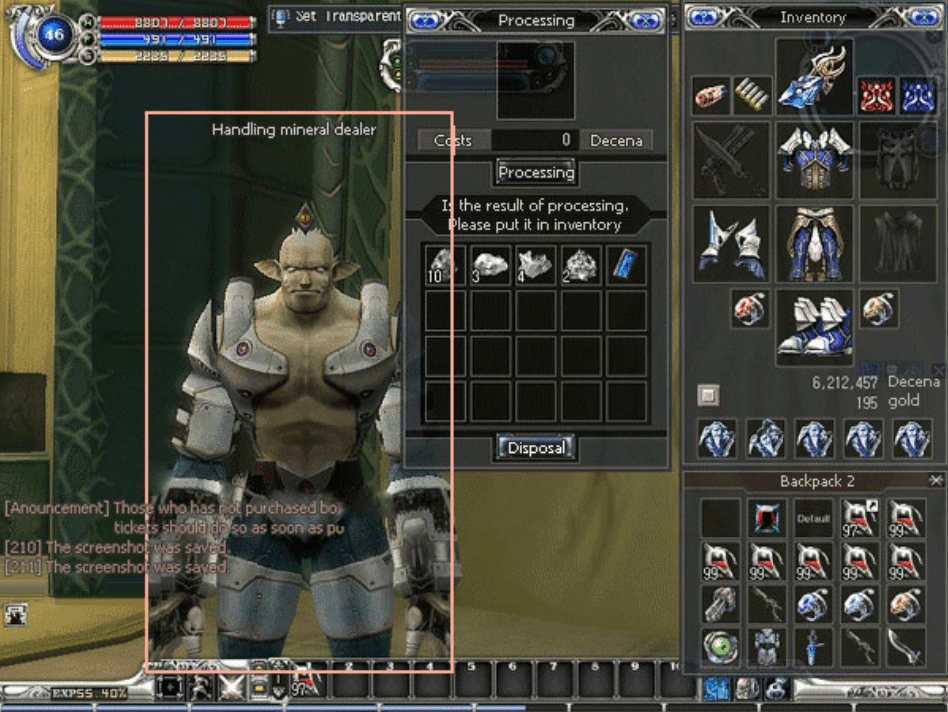Activate the crossed swords attack icon

tap(232, 687)
